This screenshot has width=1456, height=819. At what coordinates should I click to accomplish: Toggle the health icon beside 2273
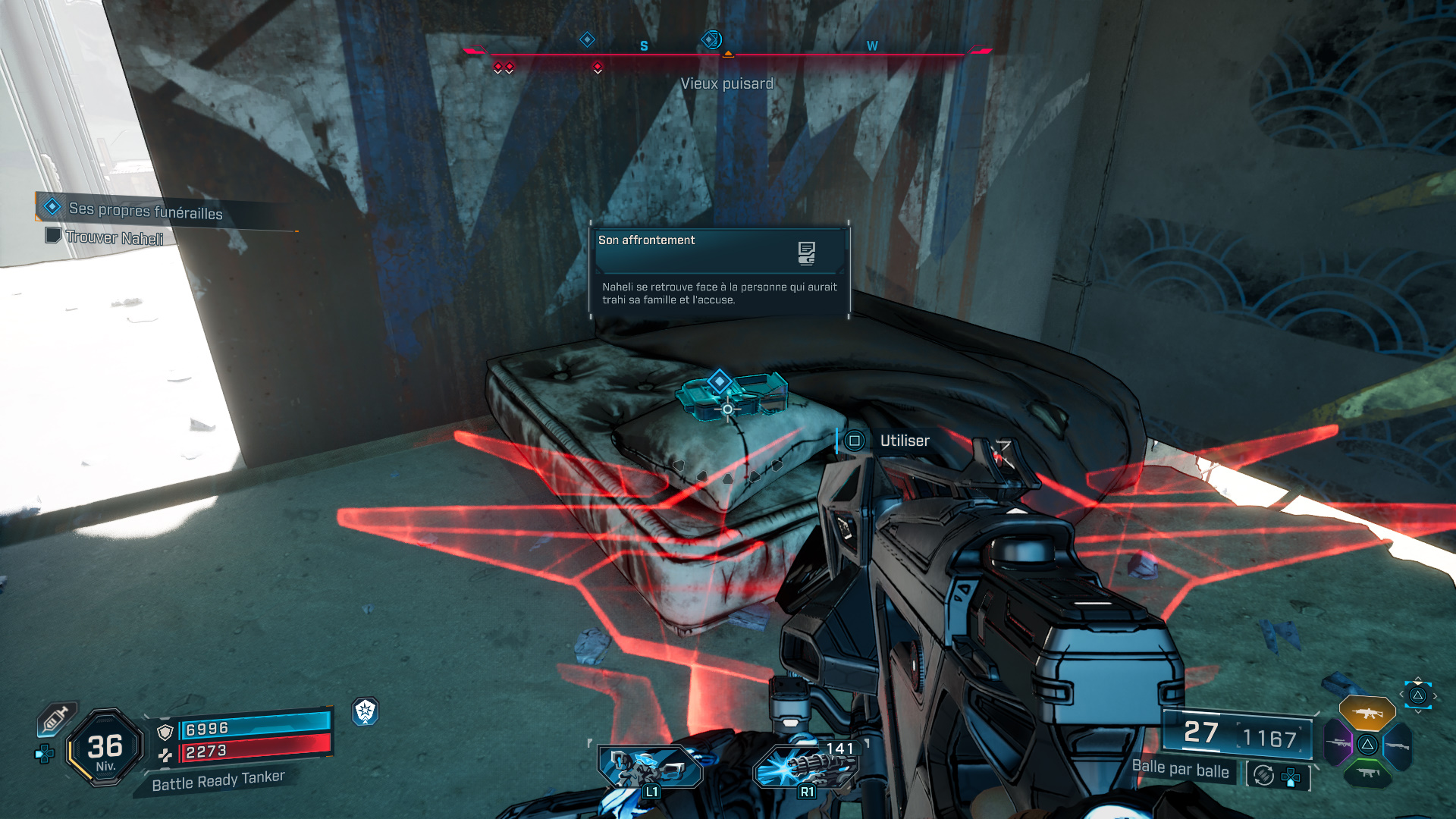166,755
